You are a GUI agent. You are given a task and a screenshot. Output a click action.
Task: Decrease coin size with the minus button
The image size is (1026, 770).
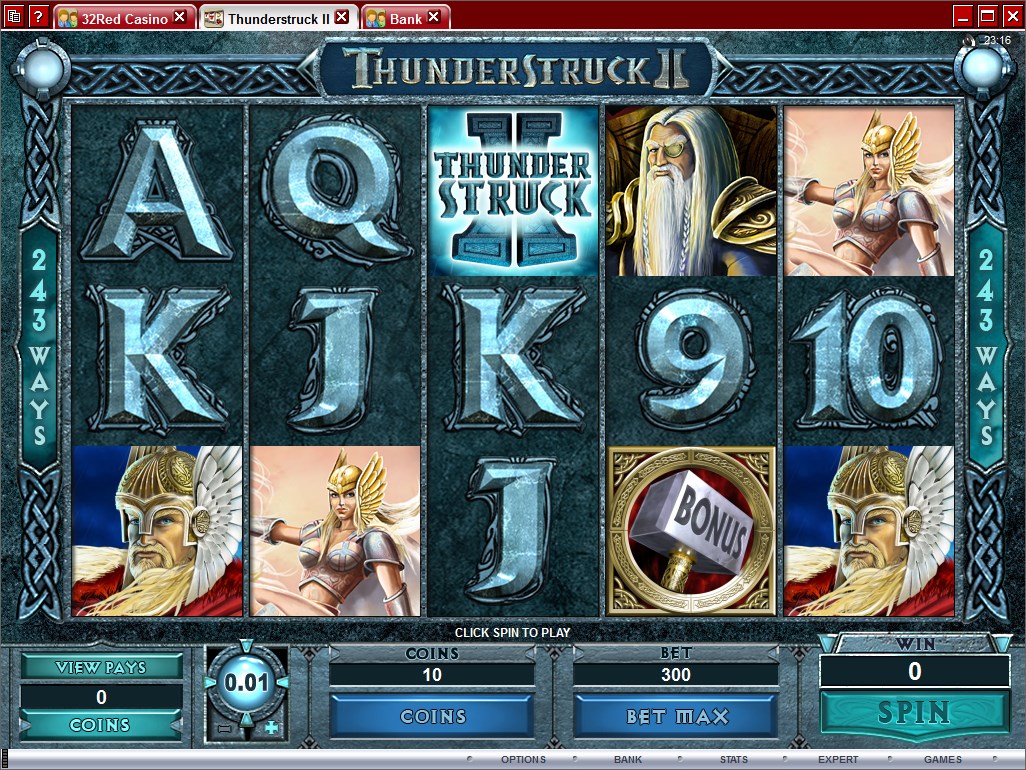pyautogui.click(x=224, y=728)
